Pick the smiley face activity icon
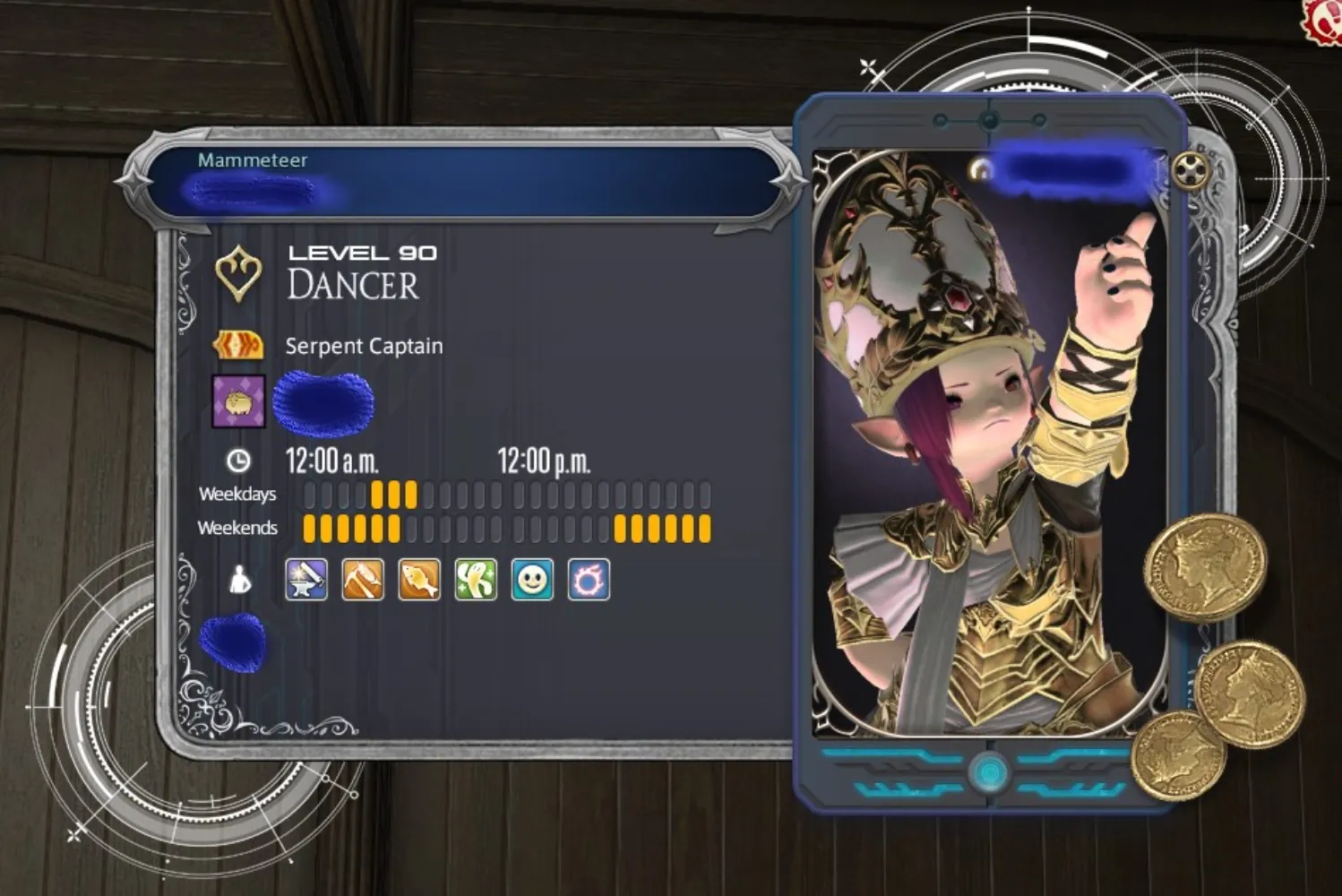1342x896 pixels. click(x=532, y=580)
